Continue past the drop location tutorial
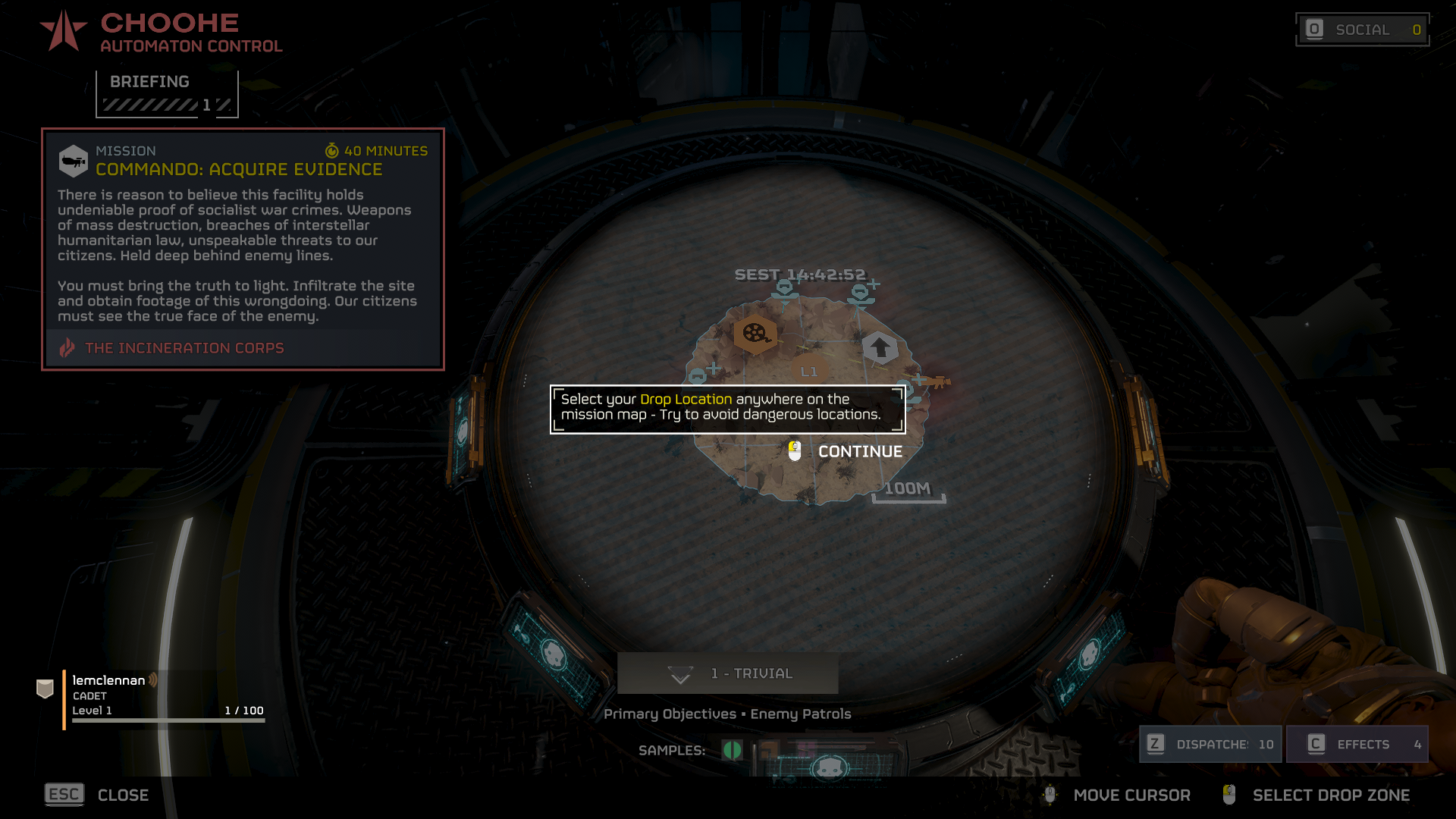 [x=846, y=451]
